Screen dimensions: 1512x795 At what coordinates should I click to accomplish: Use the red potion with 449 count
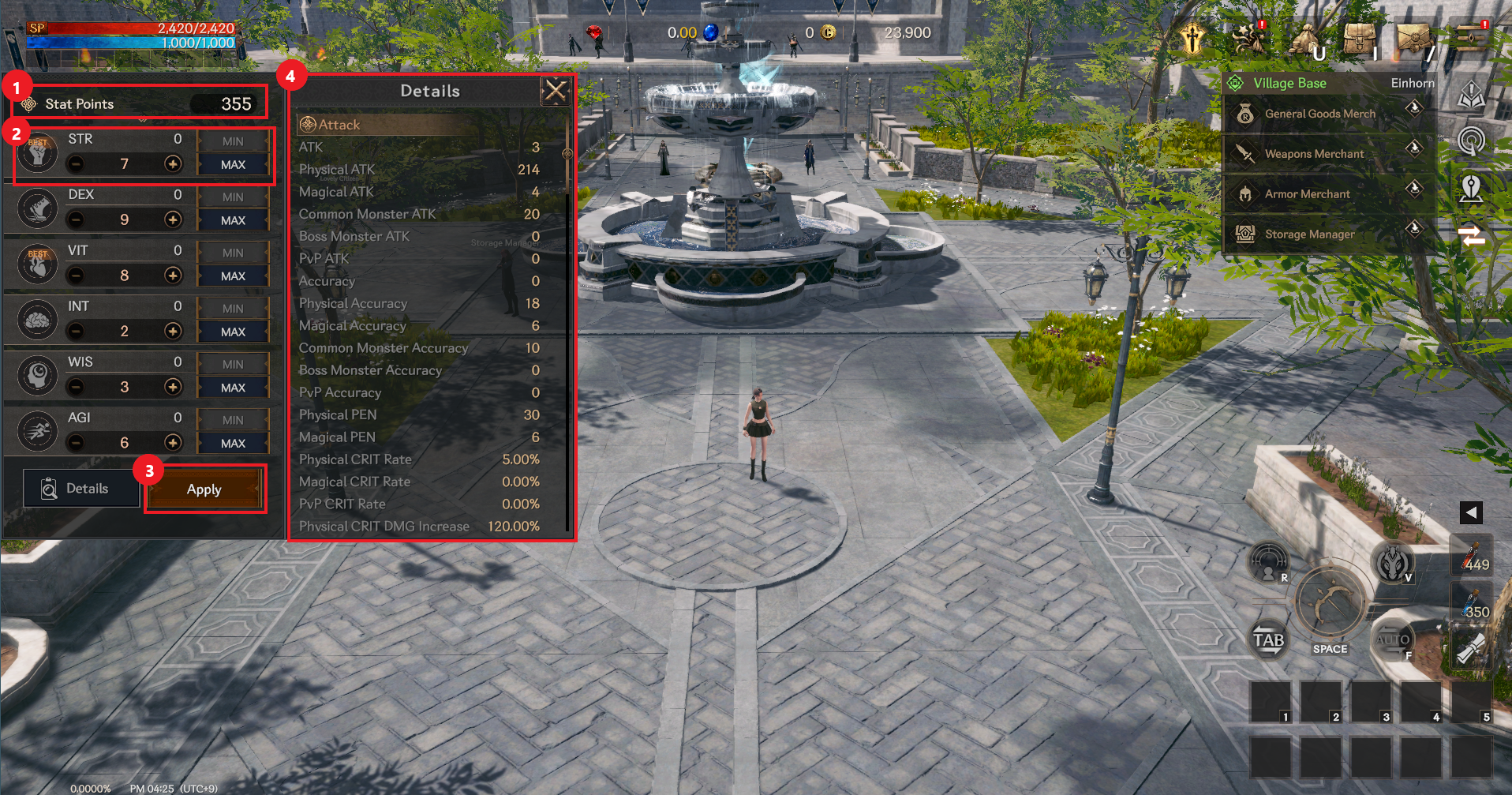pyautogui.click(x=1471, y=555)
